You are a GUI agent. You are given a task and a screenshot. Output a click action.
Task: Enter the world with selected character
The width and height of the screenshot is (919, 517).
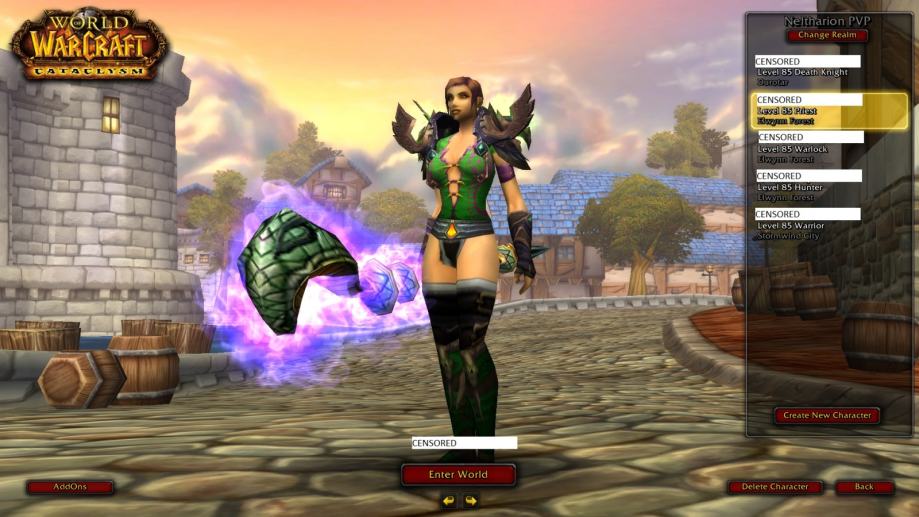(x=458, y=474)
